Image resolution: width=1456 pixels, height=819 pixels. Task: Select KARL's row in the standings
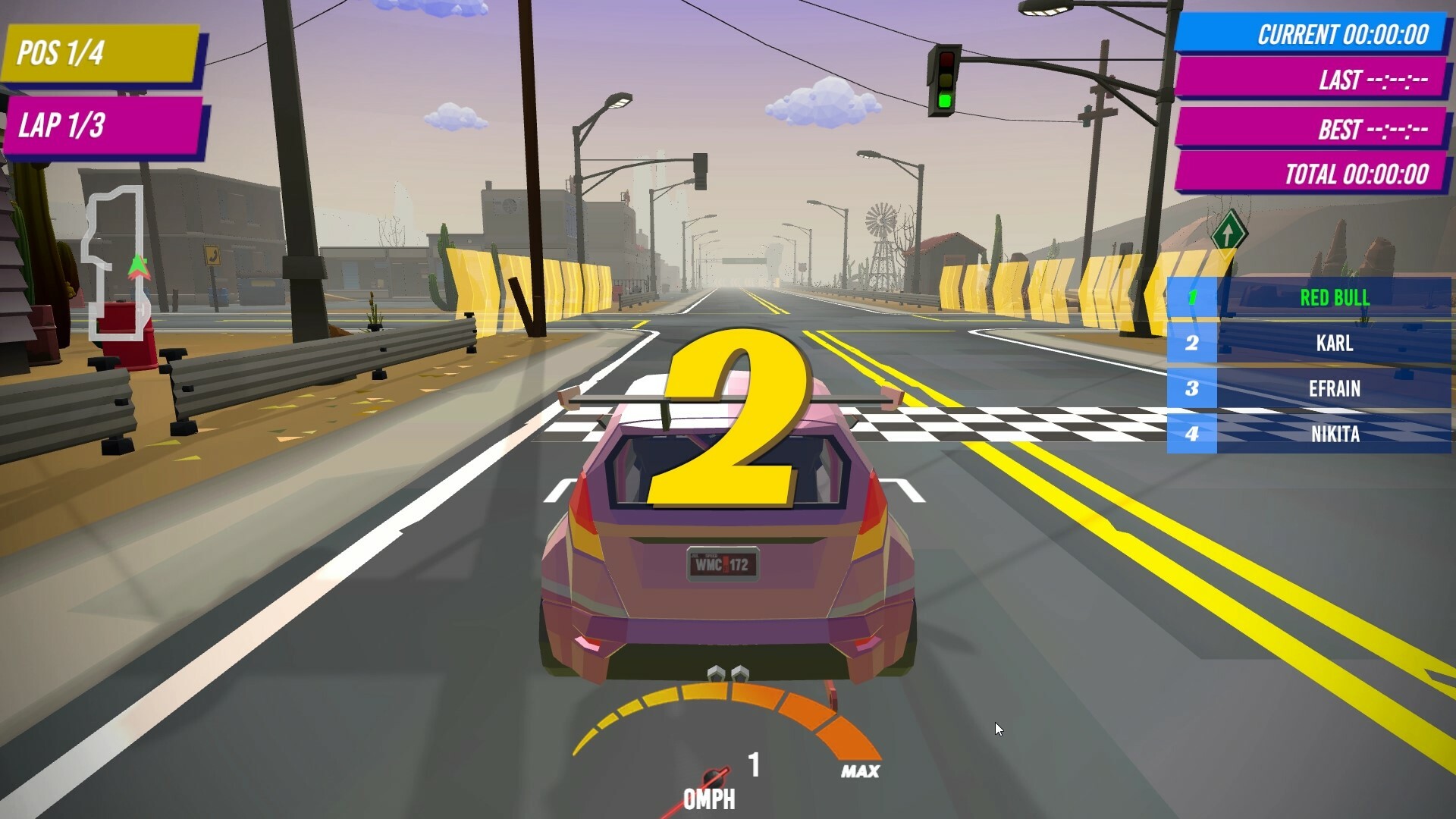[x=1334, y=344]
